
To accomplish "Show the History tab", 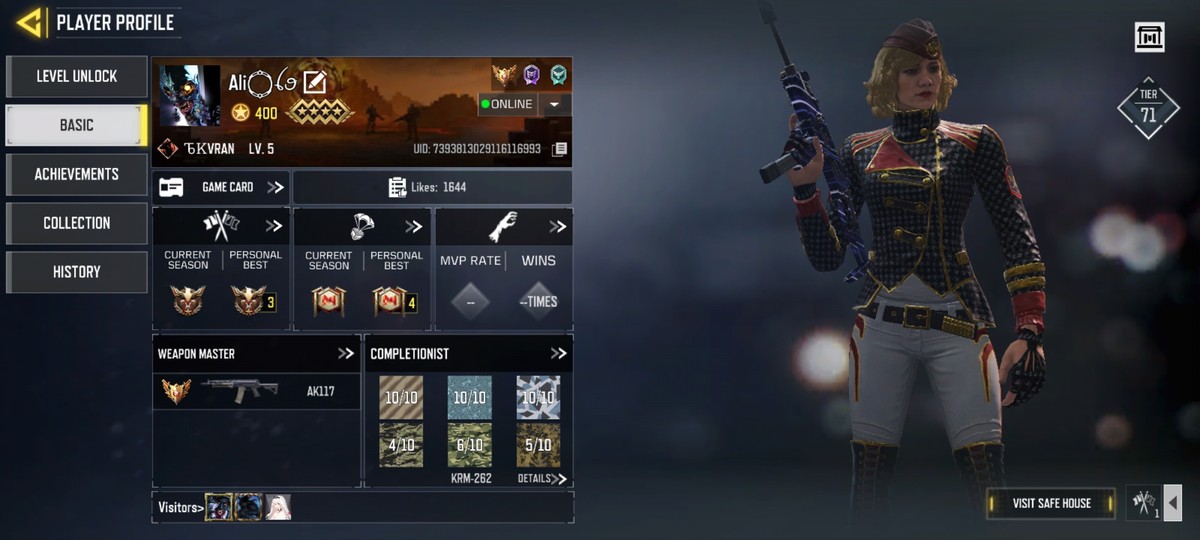I will click(x=77, y=272).
